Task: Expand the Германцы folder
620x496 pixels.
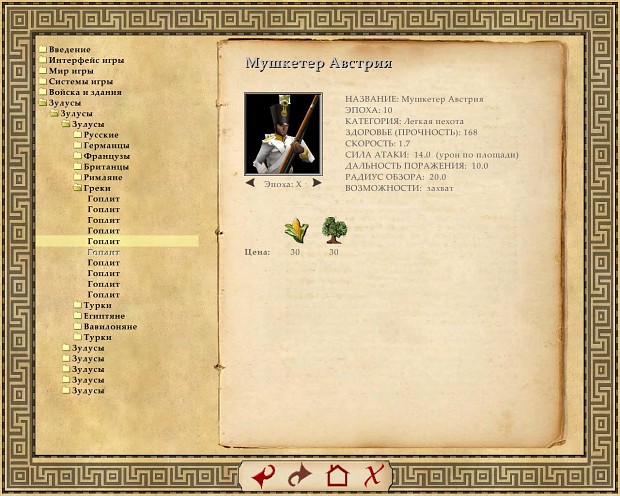Action: [105, 145]
